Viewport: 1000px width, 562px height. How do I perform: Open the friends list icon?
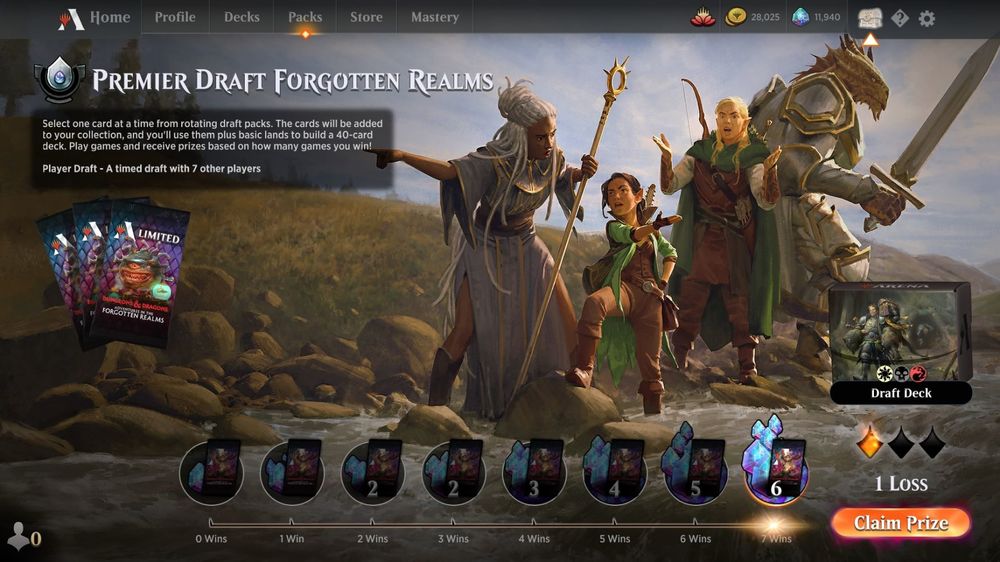coord(18,537)
